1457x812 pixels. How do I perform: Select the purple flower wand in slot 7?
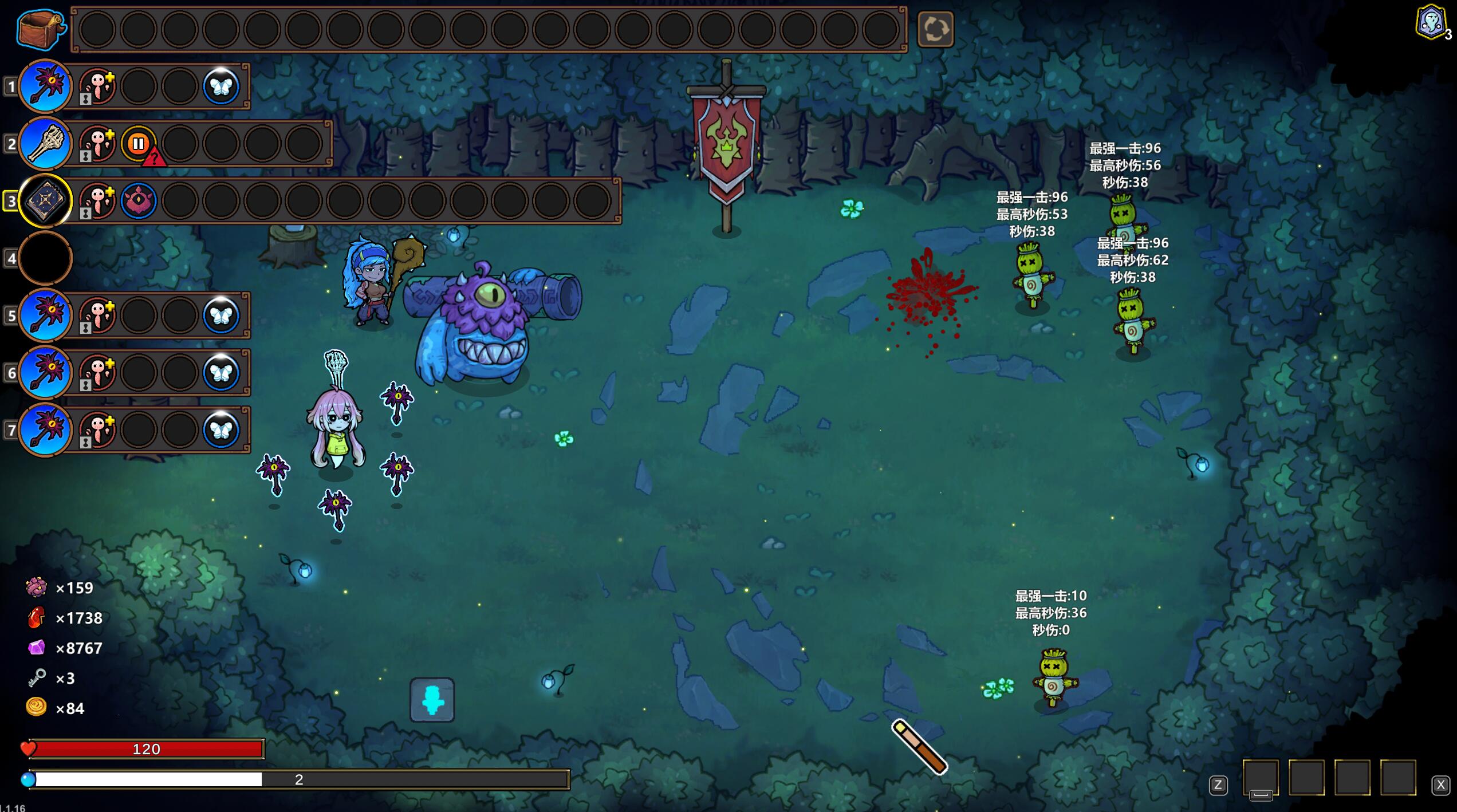(45, 429)
